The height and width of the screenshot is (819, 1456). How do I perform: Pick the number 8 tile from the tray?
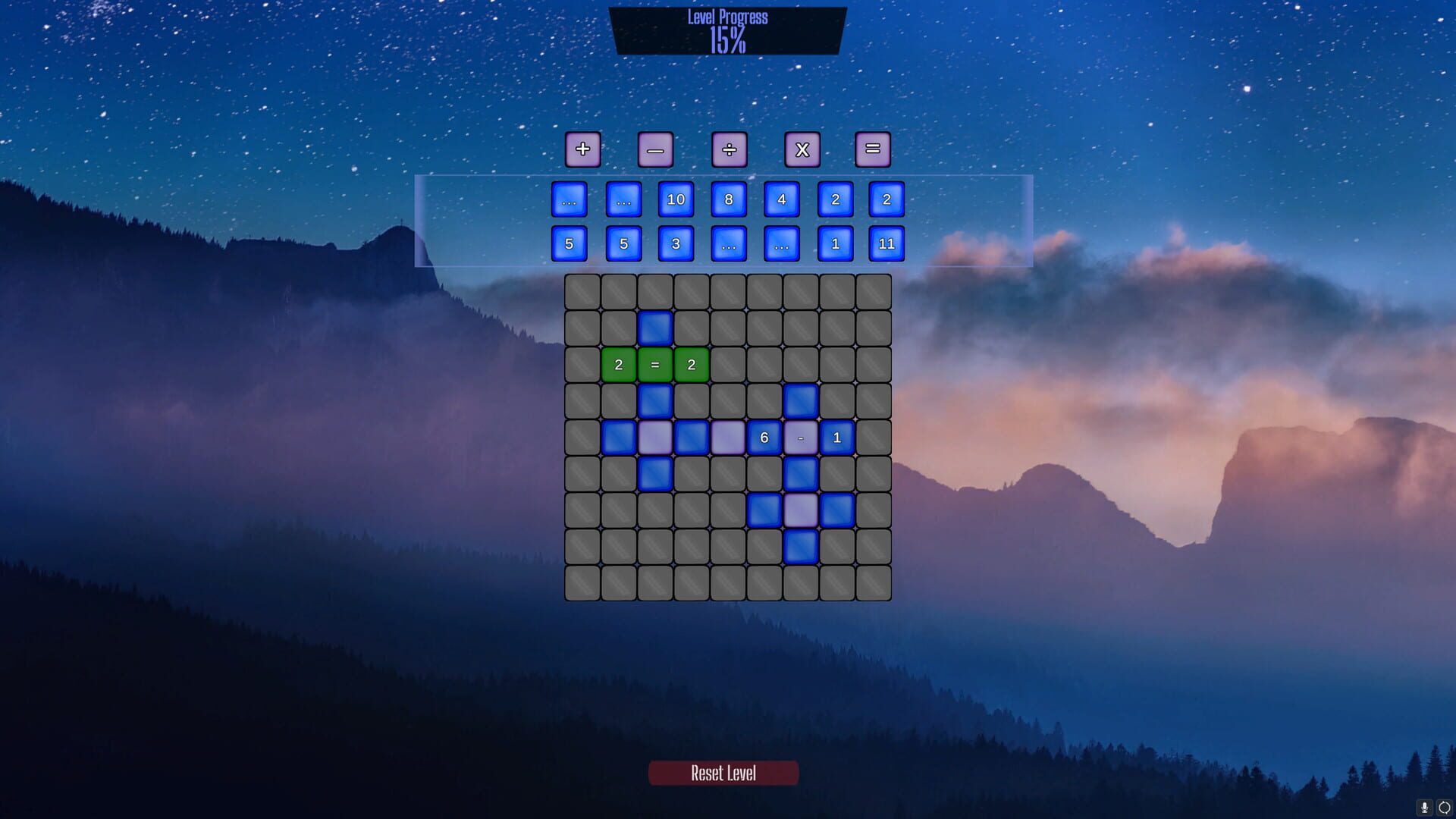click(729, 200)
